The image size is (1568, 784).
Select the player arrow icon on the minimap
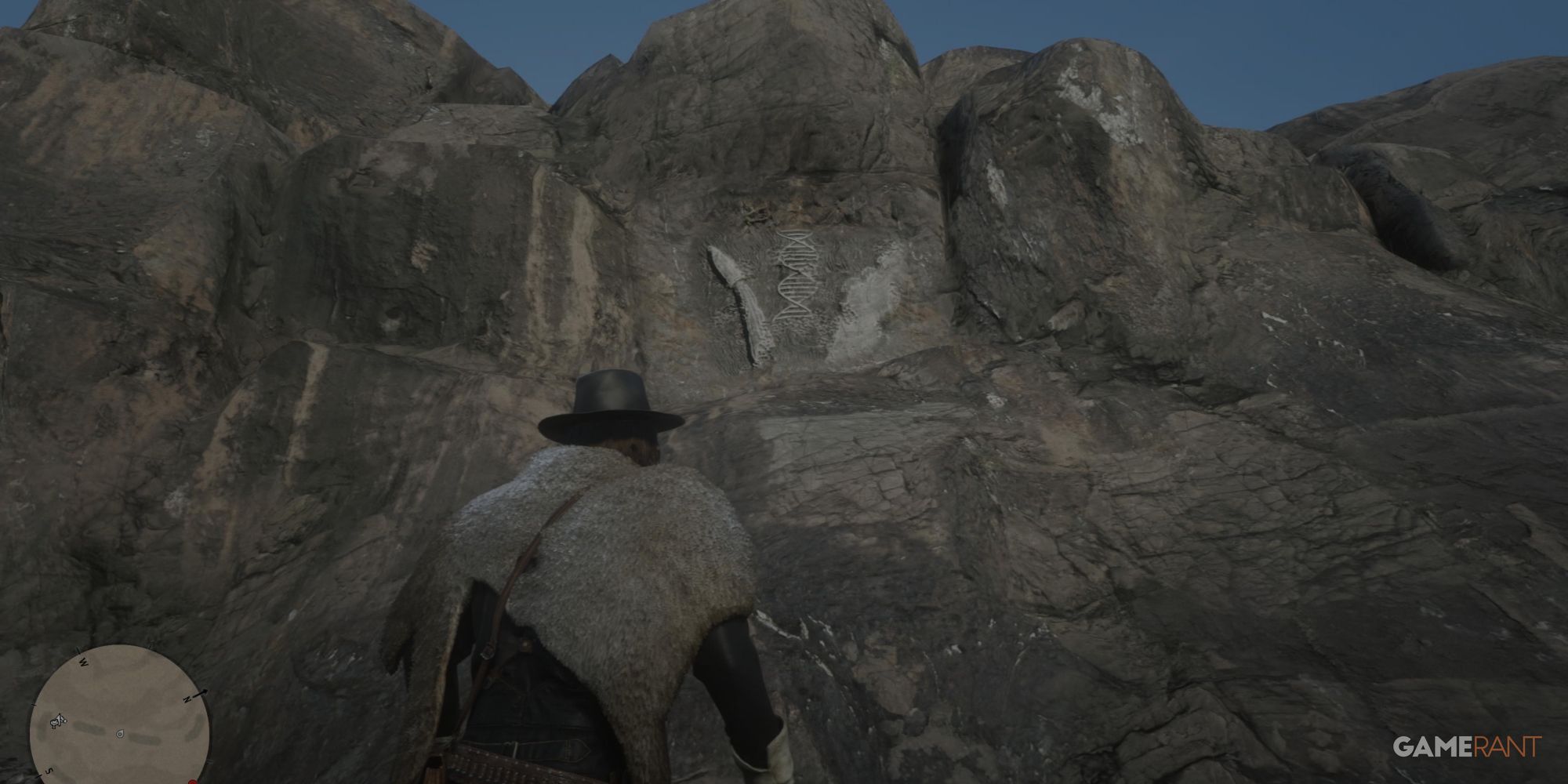coord(59,717)
